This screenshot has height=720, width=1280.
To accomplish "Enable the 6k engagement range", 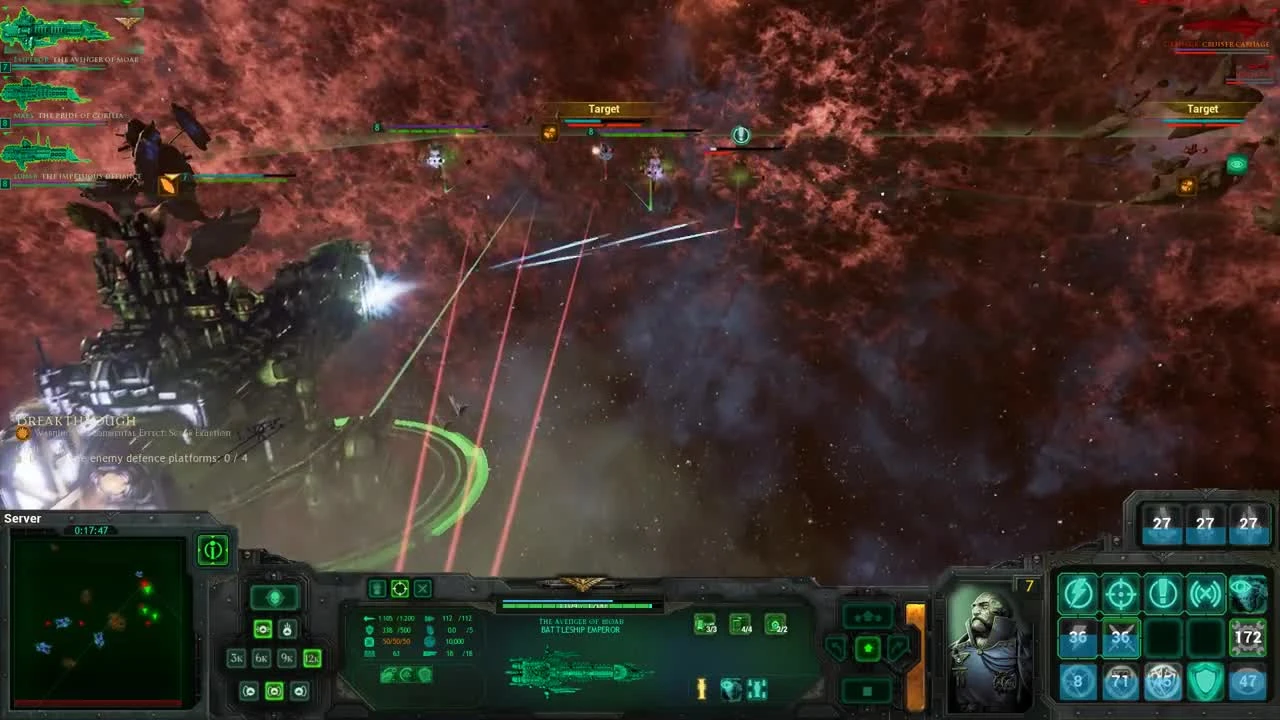I will pos(261,658).
